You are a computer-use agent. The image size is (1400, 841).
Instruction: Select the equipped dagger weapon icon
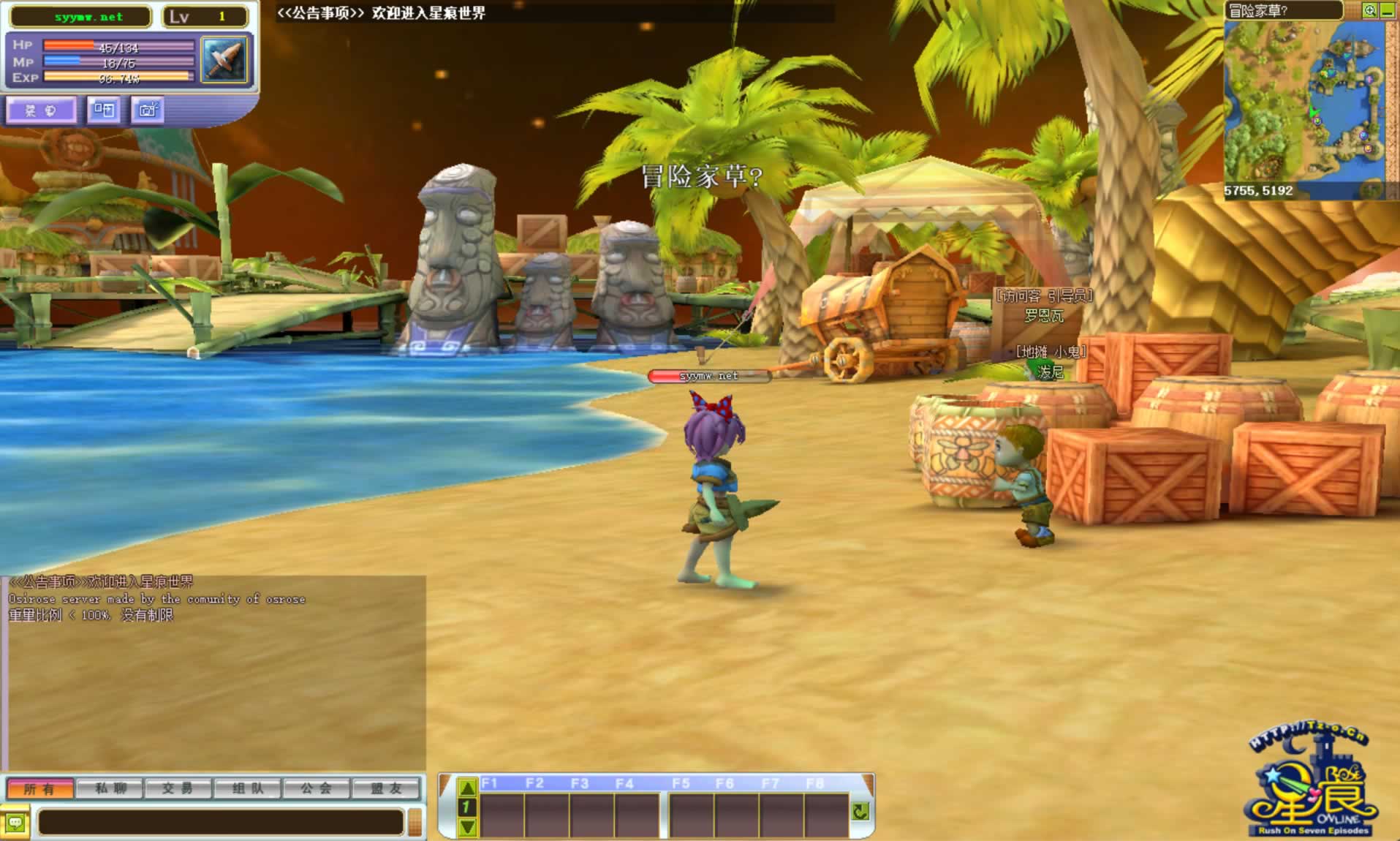(x=224, y=59)
